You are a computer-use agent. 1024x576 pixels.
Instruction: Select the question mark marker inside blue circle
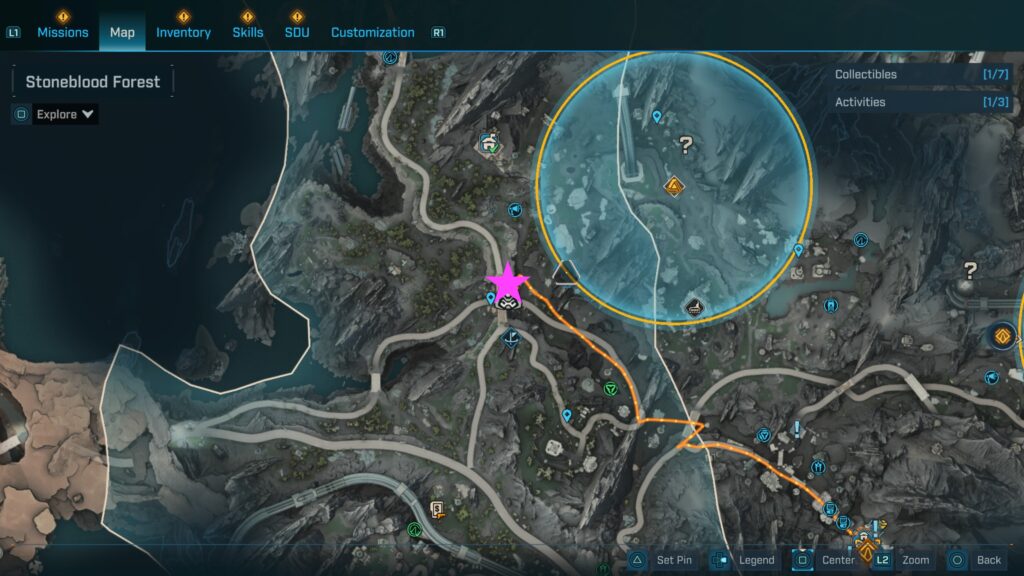685,146
